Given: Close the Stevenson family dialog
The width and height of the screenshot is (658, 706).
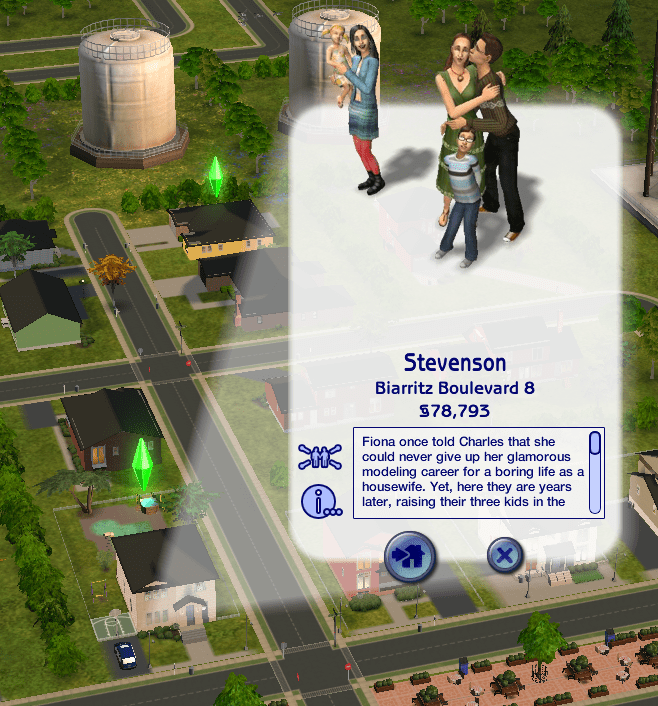Looking at the screenshot, I should pos(506,556).
